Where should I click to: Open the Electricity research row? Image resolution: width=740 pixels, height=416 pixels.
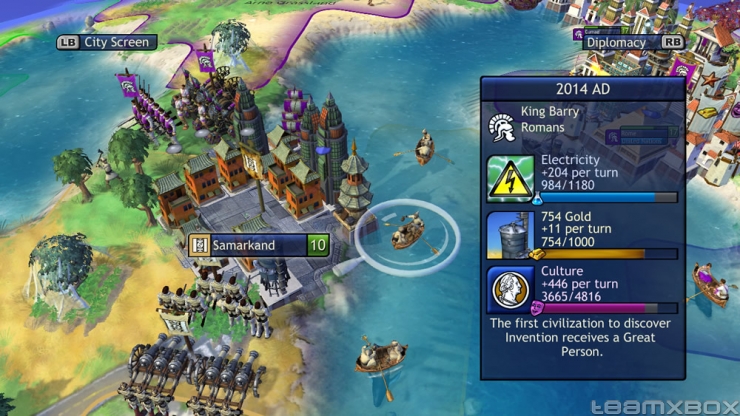(x=583, y=177)
